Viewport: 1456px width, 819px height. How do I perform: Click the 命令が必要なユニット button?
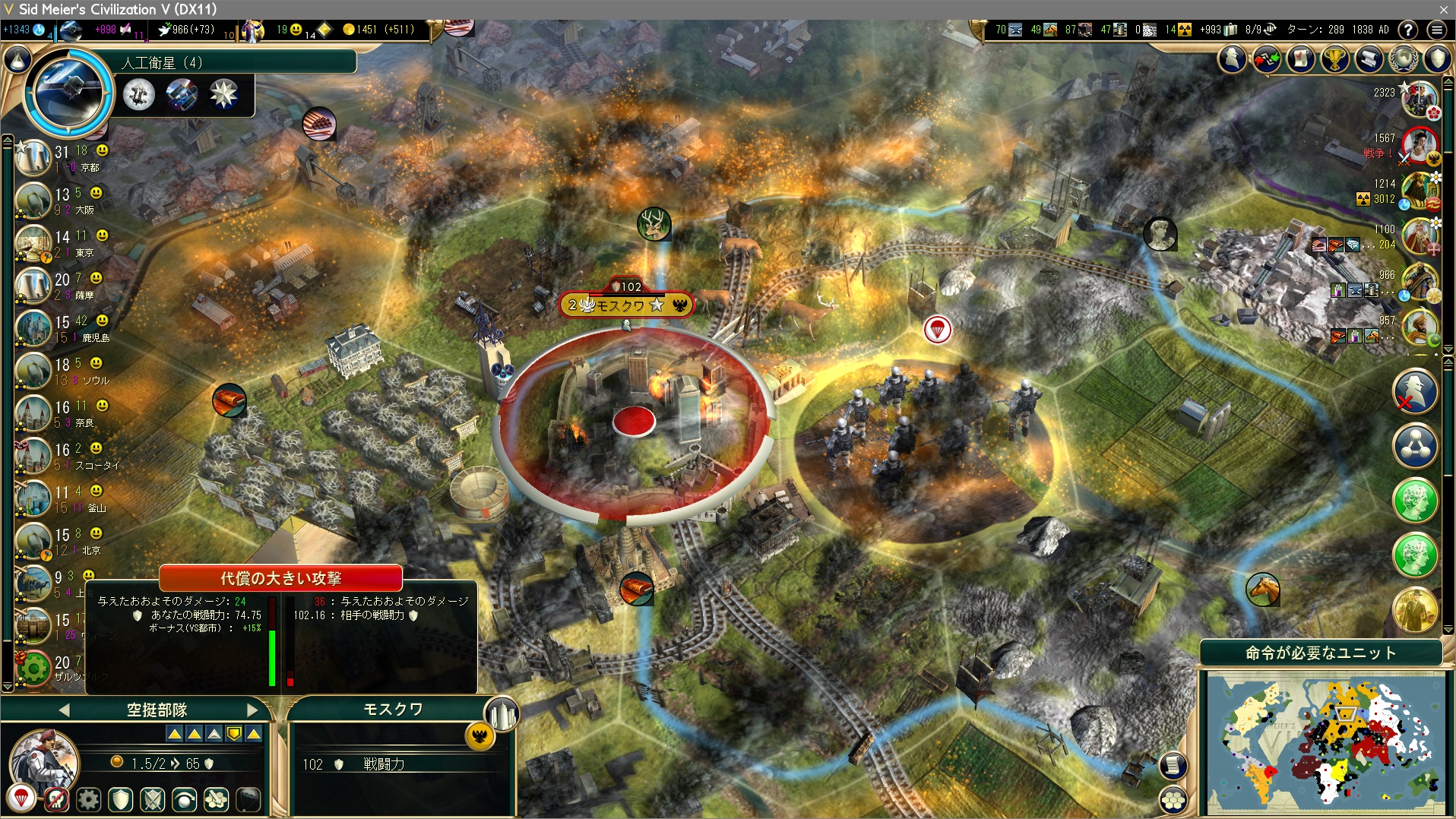[1321, 653]
